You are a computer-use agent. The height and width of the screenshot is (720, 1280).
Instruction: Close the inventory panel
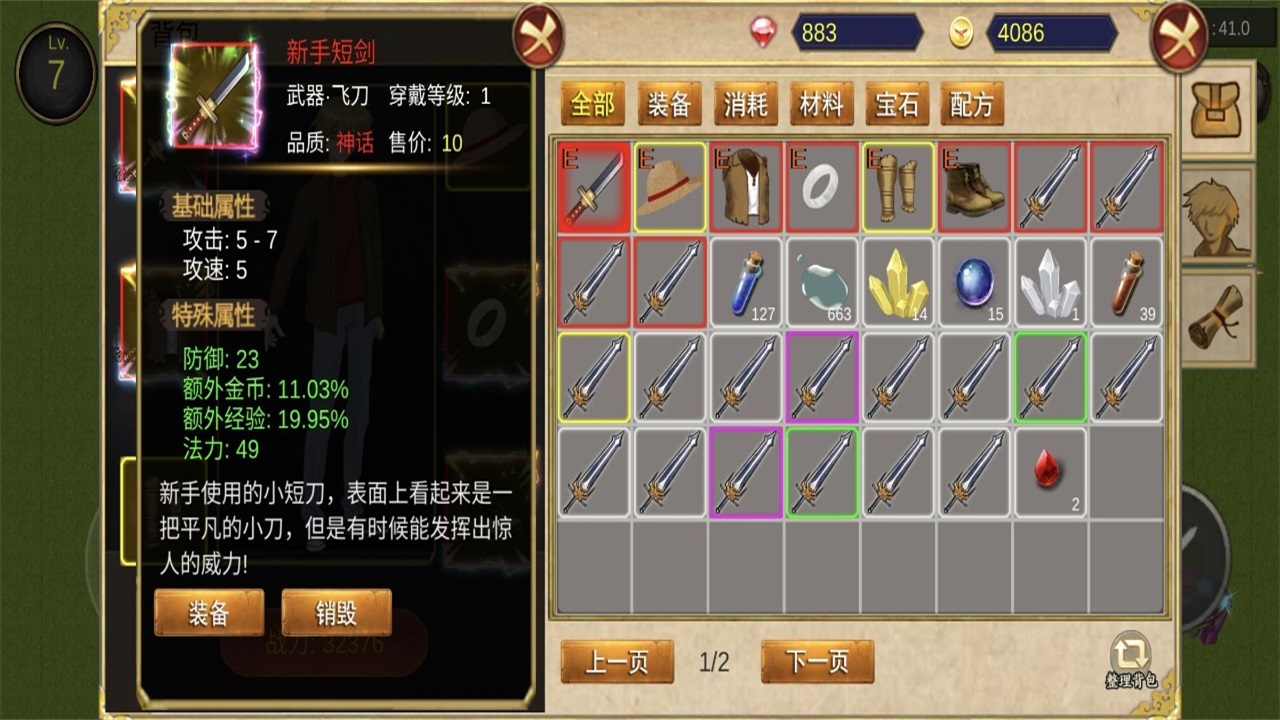tap(1179, 39)
